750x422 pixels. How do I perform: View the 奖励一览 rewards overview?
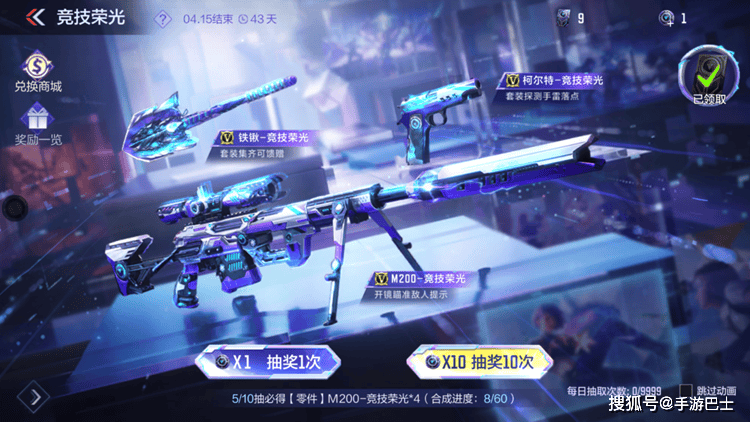(37, 124)
